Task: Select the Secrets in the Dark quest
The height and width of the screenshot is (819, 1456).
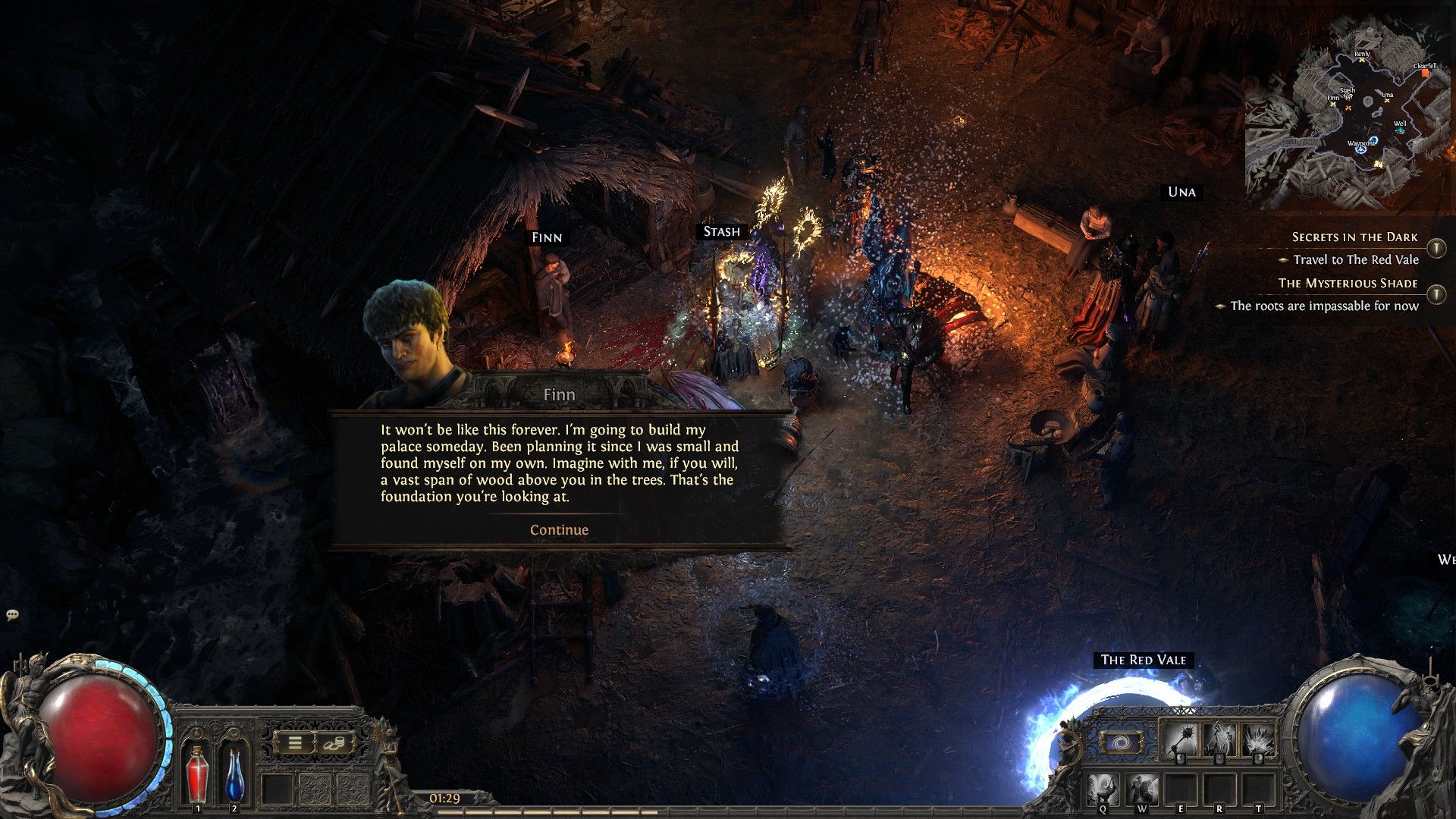Action: point(1354,237)
